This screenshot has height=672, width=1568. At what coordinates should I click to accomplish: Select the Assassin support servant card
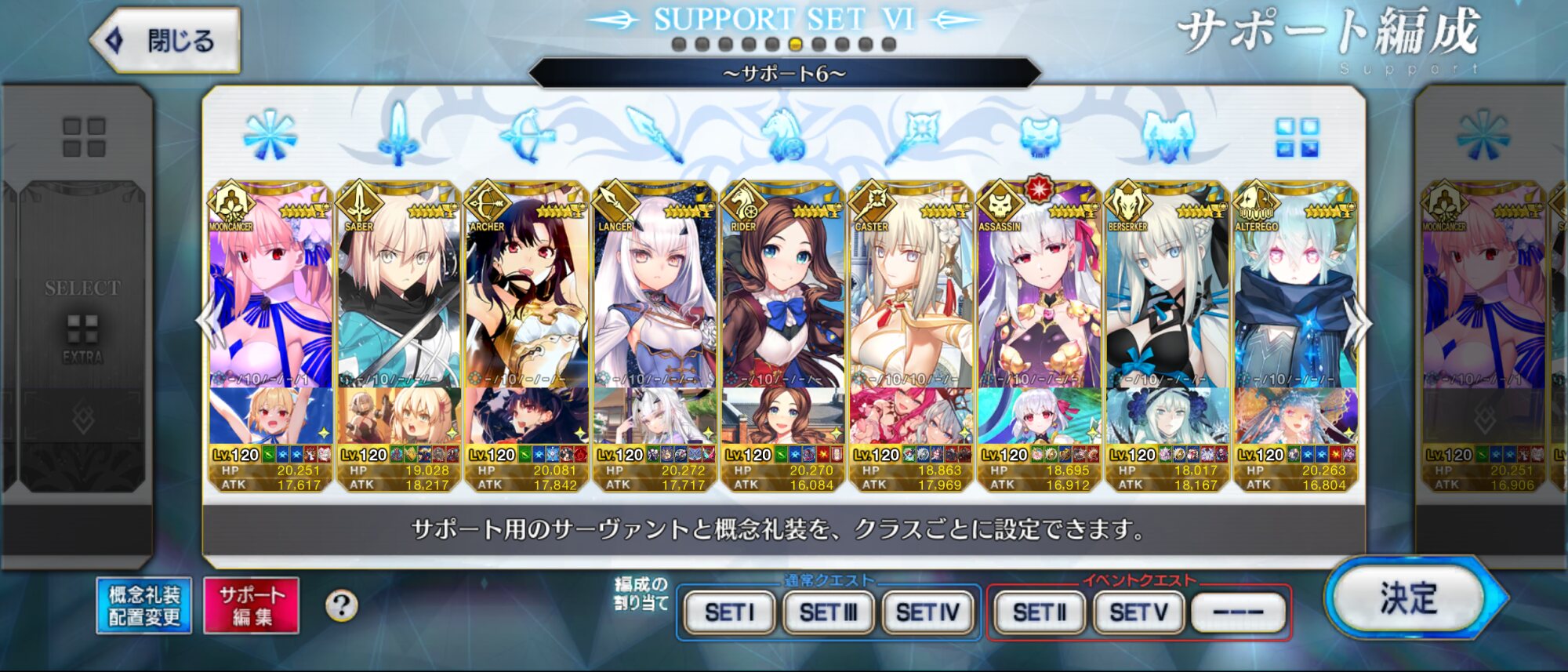point(1040,314)
